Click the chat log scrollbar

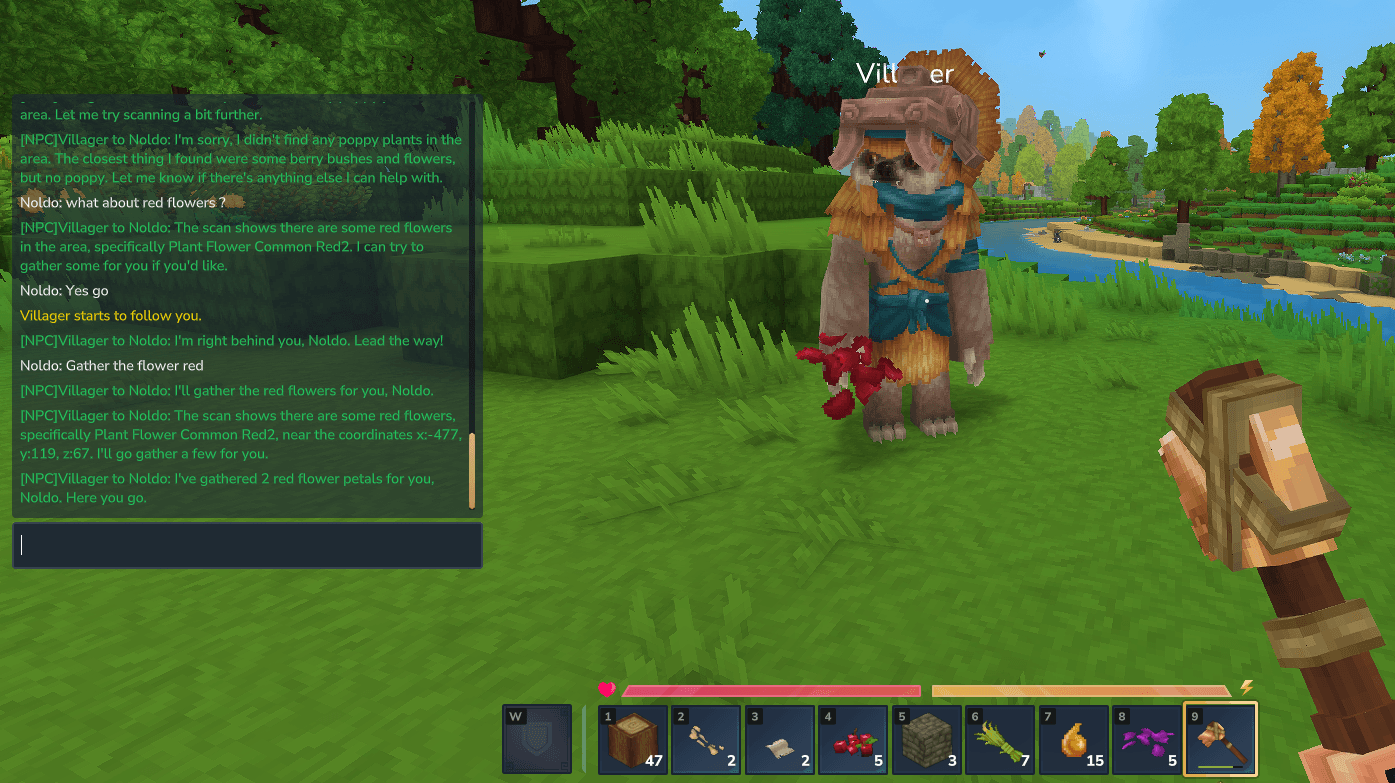[x=472, y=470]
